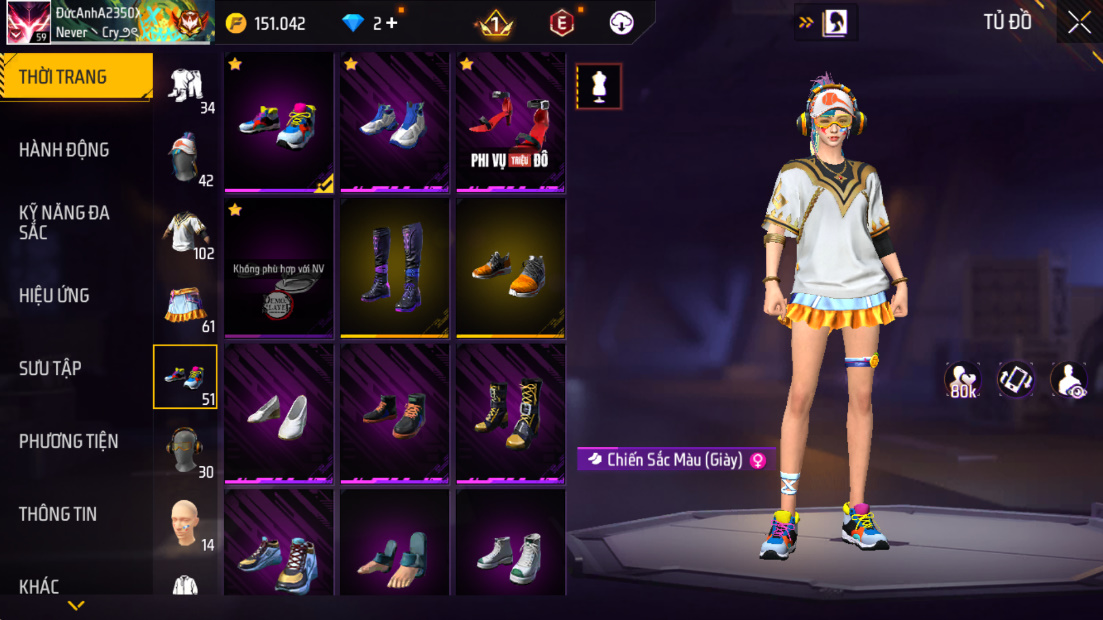
Task: Select the orange skirt bottoms category
Action: tap(185, 305)
